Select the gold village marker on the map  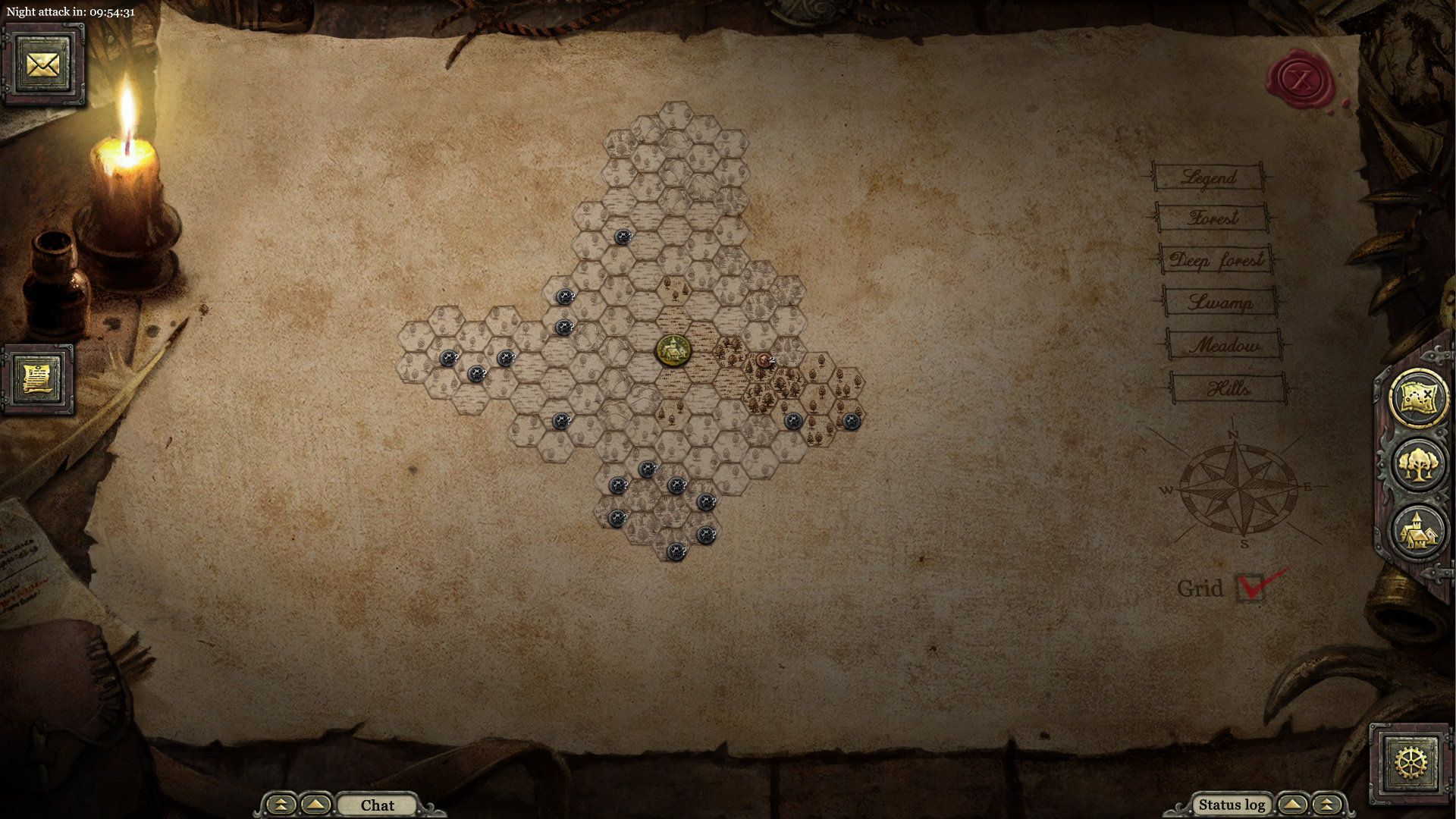674,350
